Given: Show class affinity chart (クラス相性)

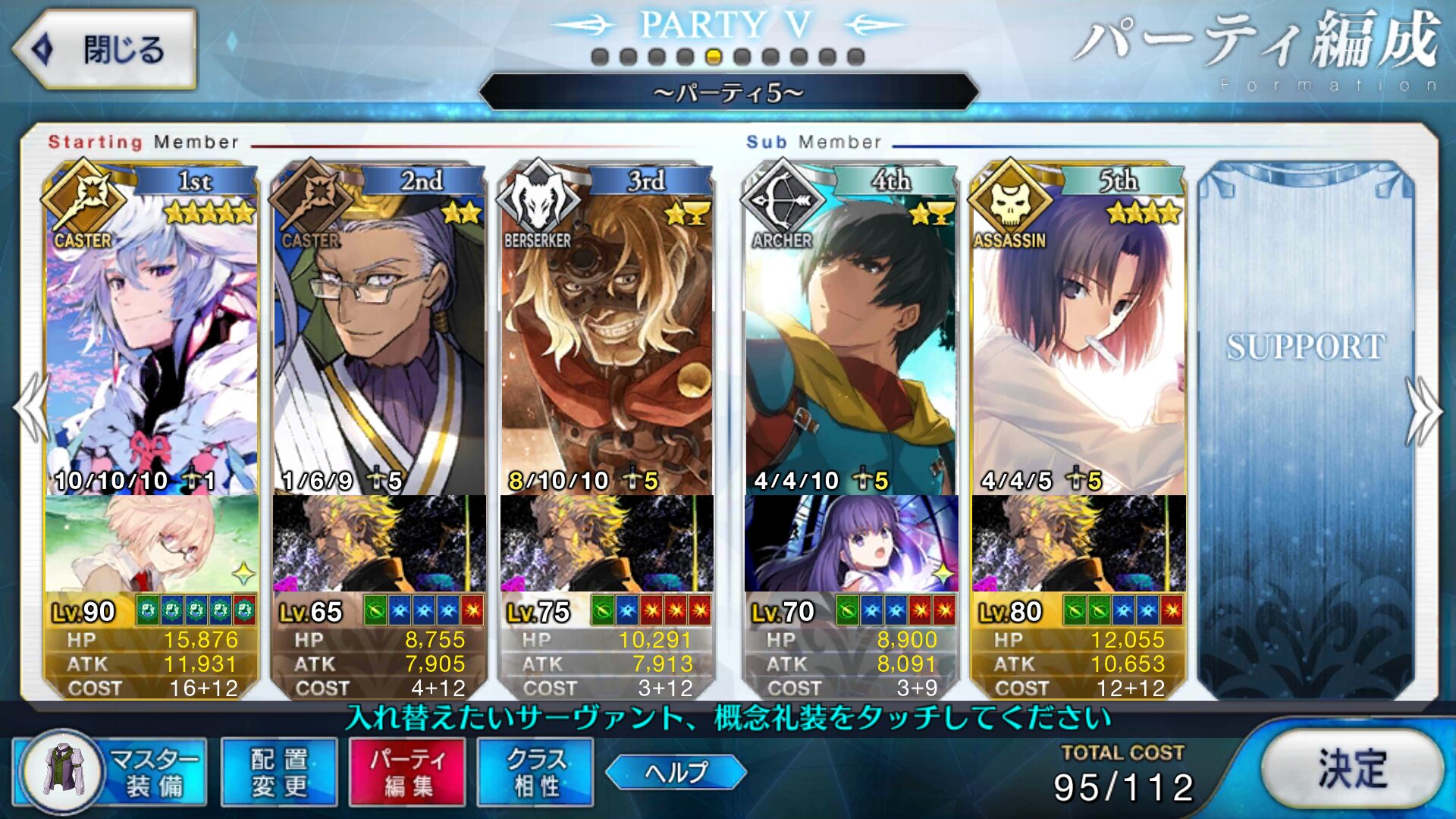Looking at the screenshot, I should pyautogui.click(x=535, y=772).
